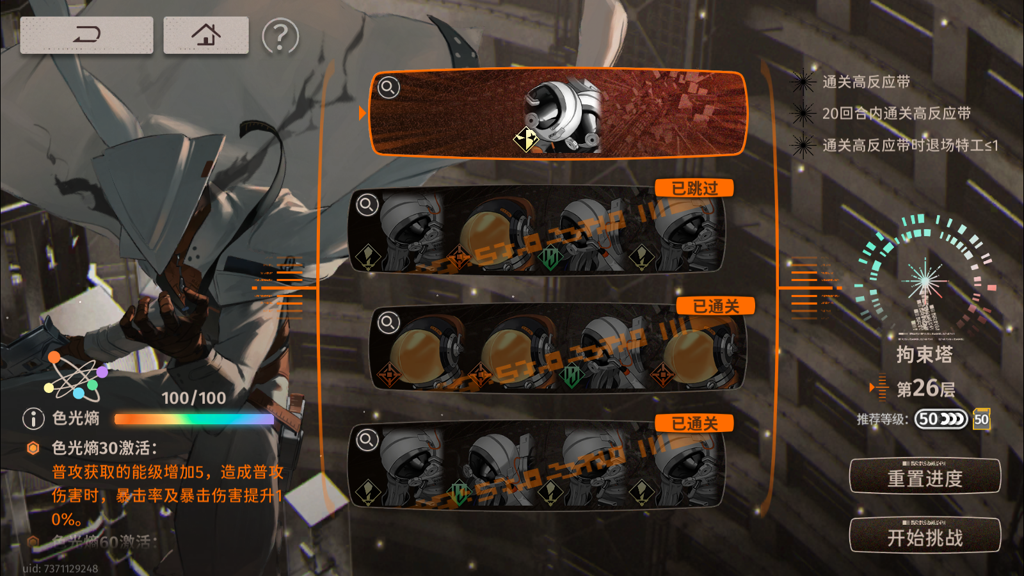Click the 重置进度 reset progress button
Image resolution: width=1024 pixels, height=576 pixels.
pyautogui.click(x=924, y=477)
